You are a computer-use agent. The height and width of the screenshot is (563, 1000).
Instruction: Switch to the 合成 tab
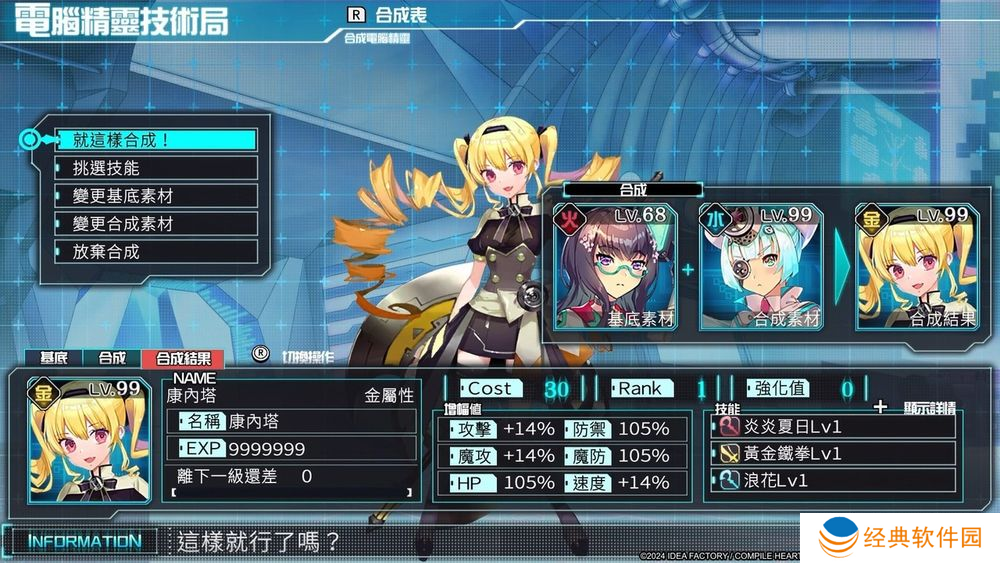point(112,358)
